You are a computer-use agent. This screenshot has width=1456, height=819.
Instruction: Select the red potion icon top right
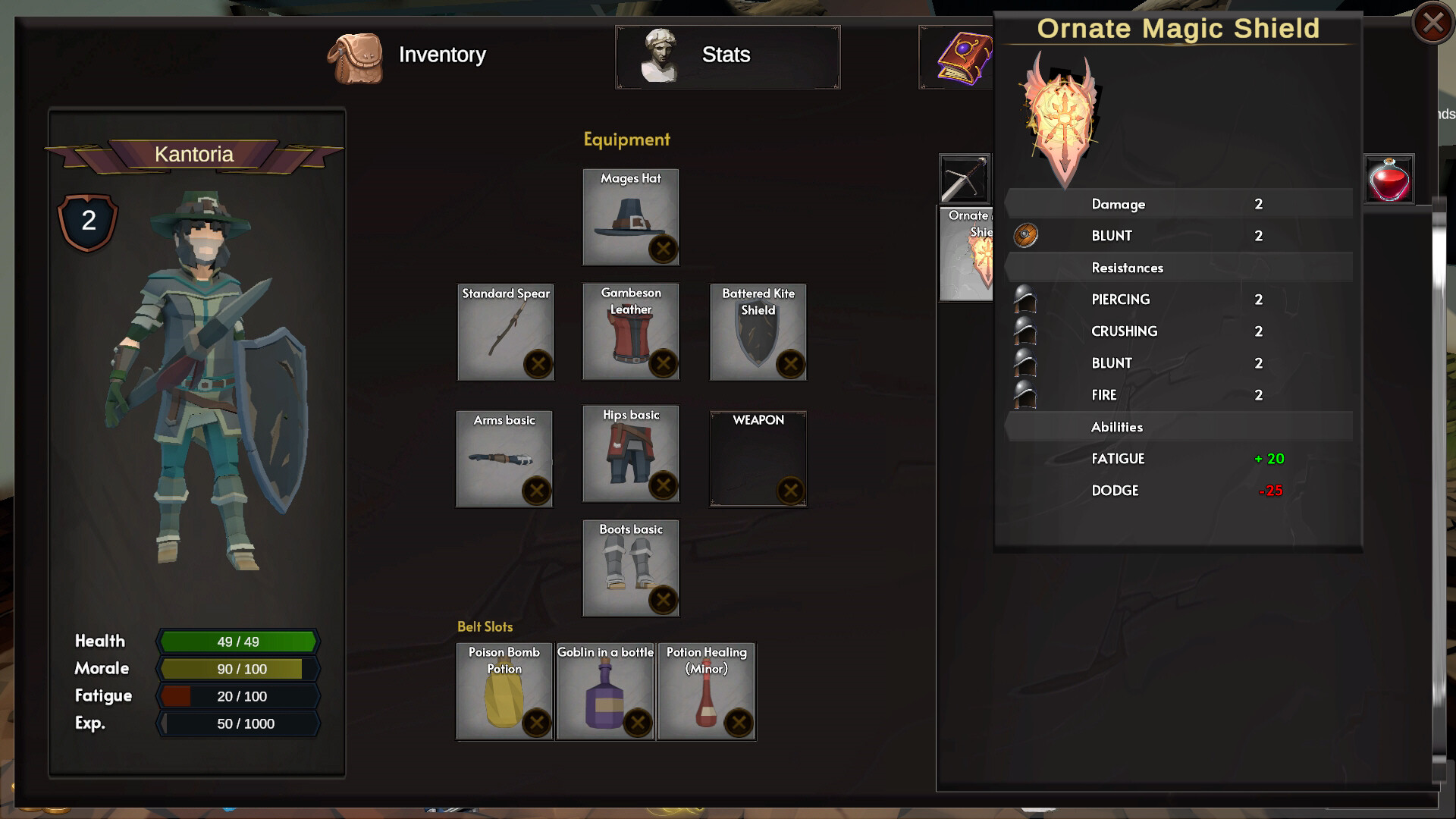click(1390, 179)
